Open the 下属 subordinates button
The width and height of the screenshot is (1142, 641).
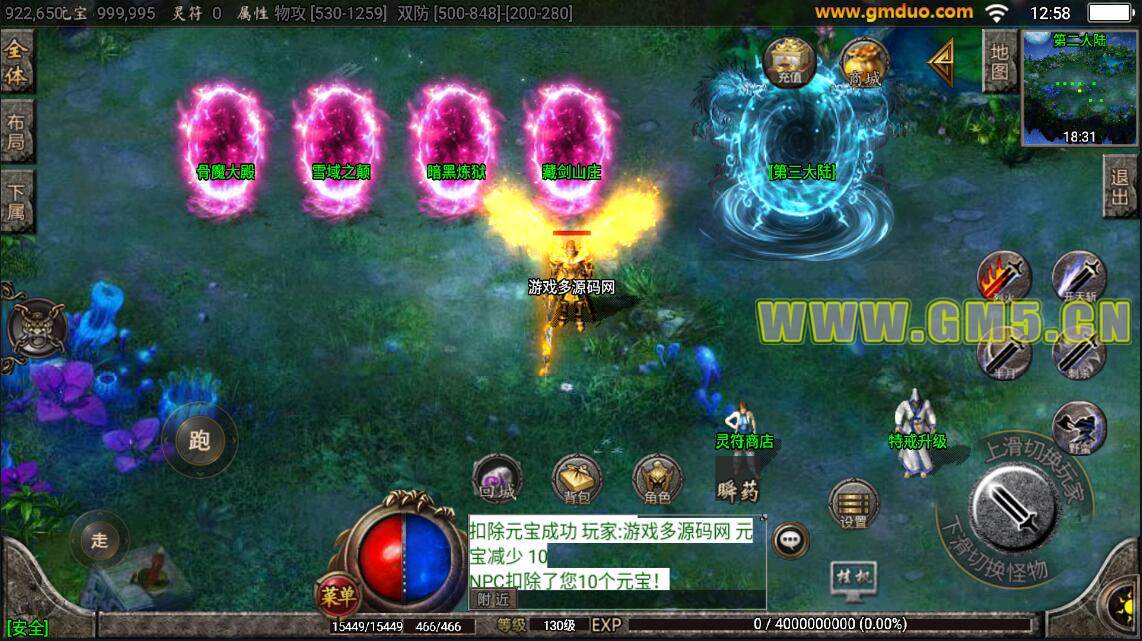pyautogui.click(x=17, y=201)
